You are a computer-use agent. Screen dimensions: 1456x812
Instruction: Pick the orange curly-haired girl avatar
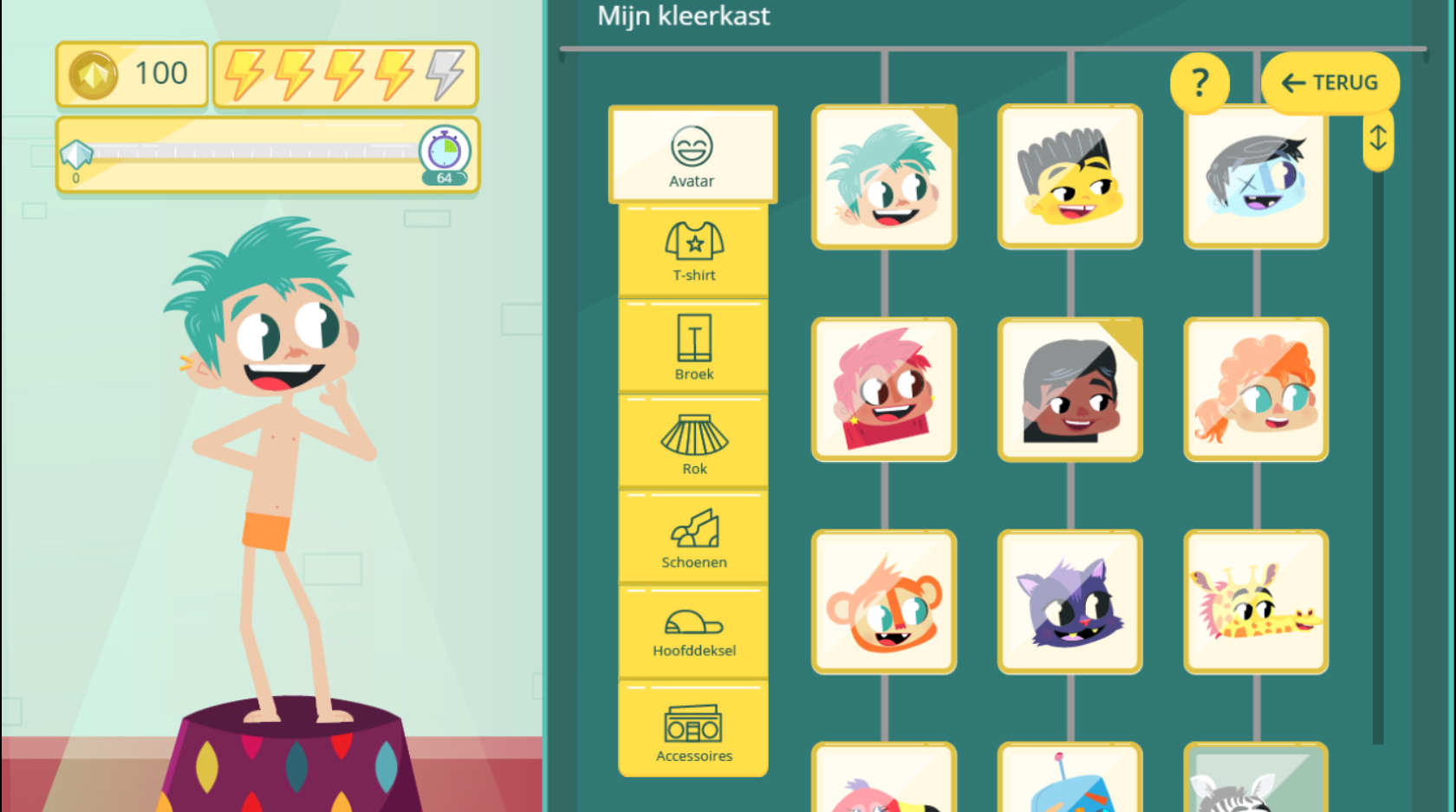[x=1256, y=390]
